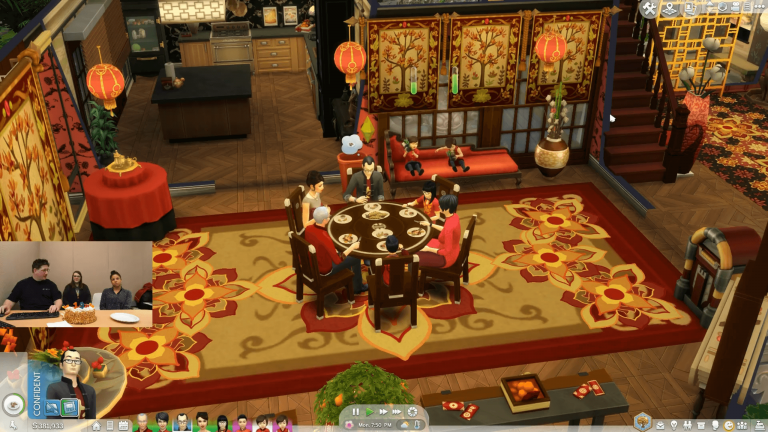
Task: Open the phone icon
Action: tap(110, 425)
